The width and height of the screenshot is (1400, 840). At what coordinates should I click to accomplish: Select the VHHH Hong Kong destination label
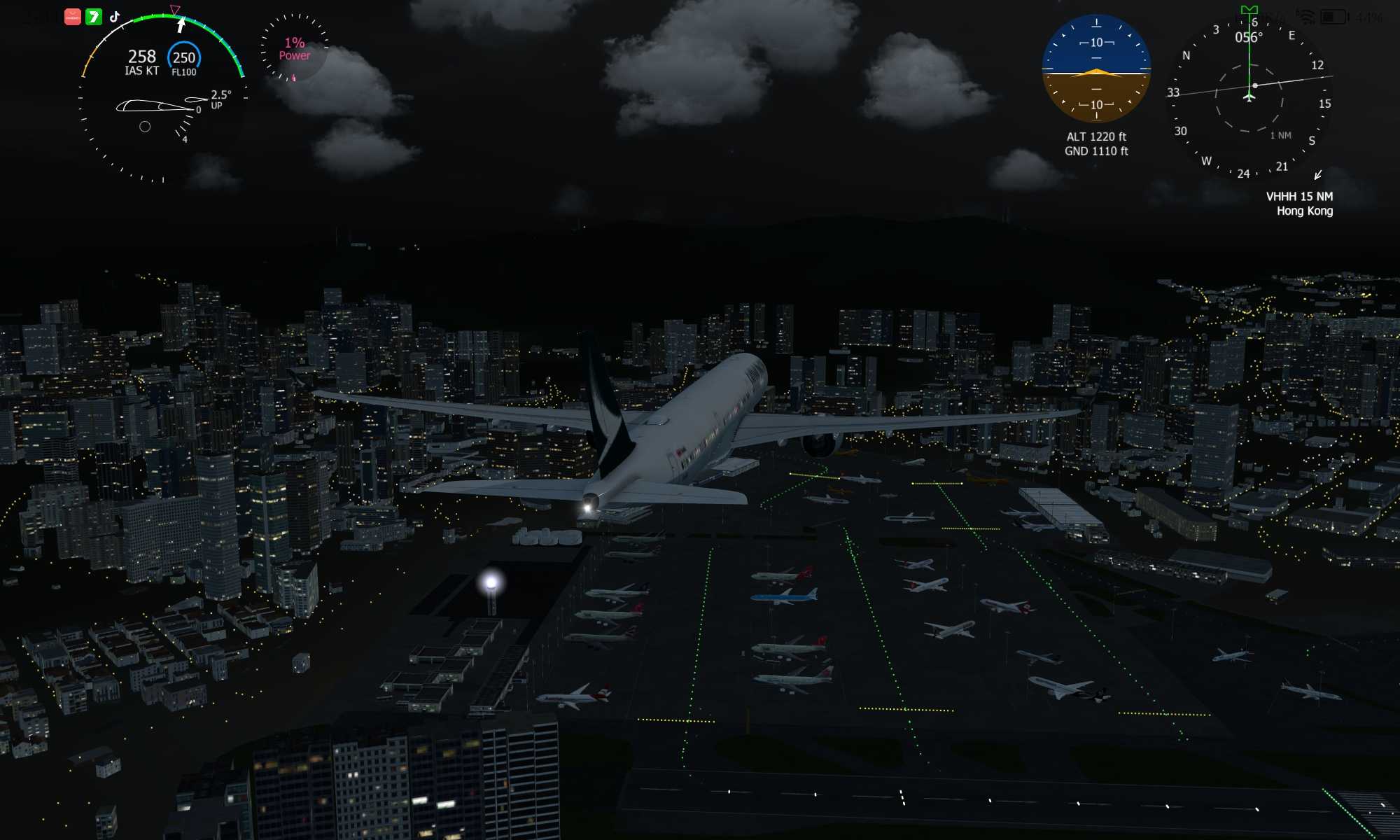(x=1299, y=204)
